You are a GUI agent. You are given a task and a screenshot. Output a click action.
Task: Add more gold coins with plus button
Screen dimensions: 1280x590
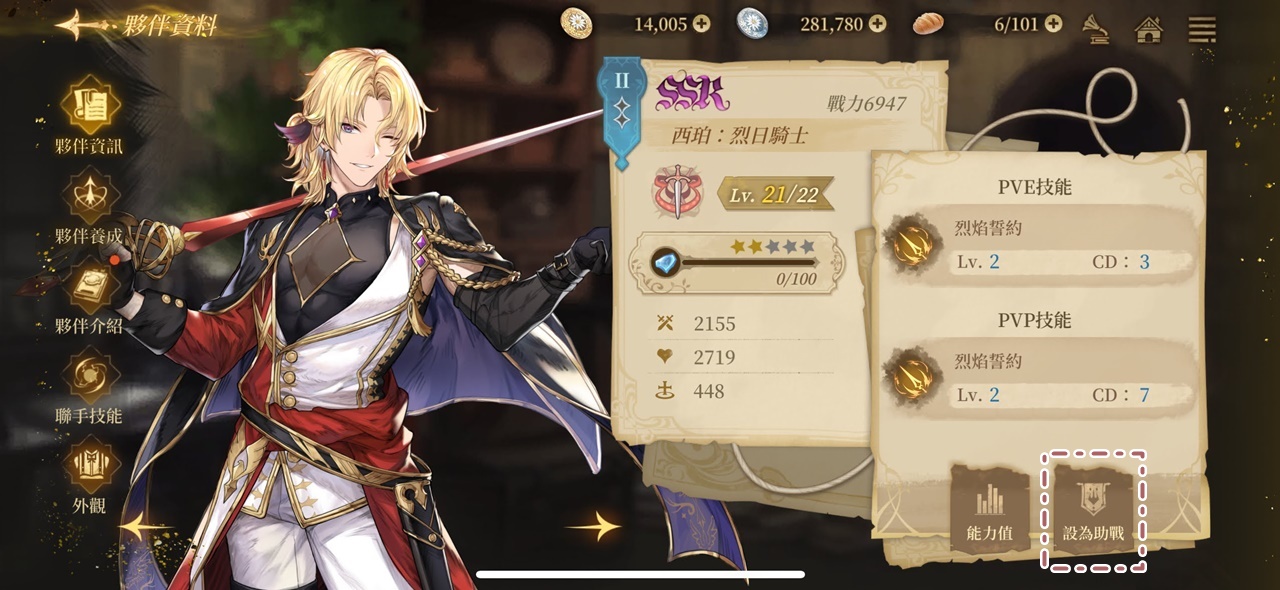click(701, 24)
